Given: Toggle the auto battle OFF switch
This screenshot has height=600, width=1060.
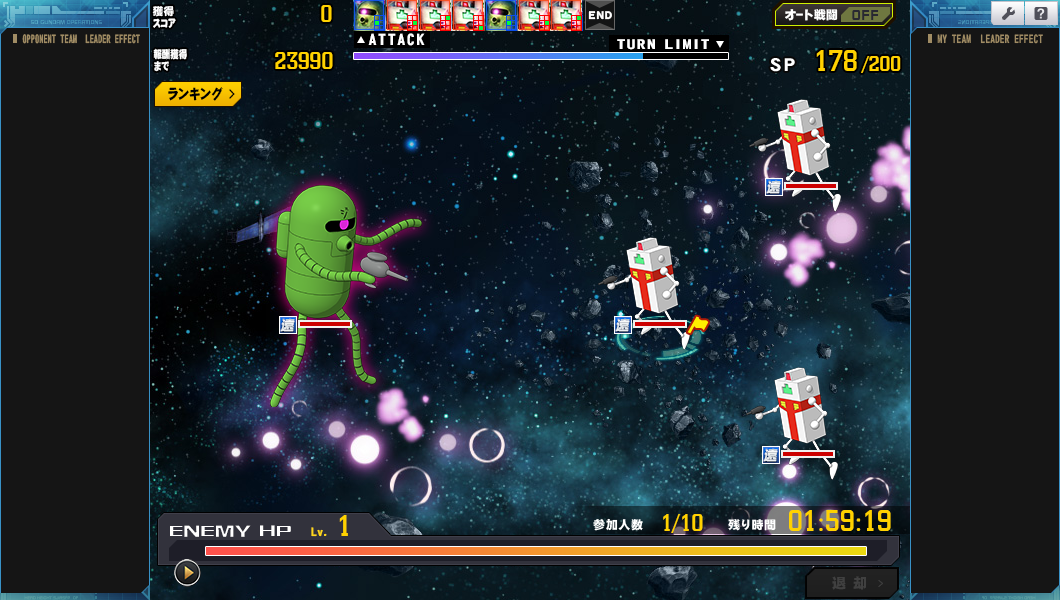Looking at the screenshot, I should coord(834,15).
